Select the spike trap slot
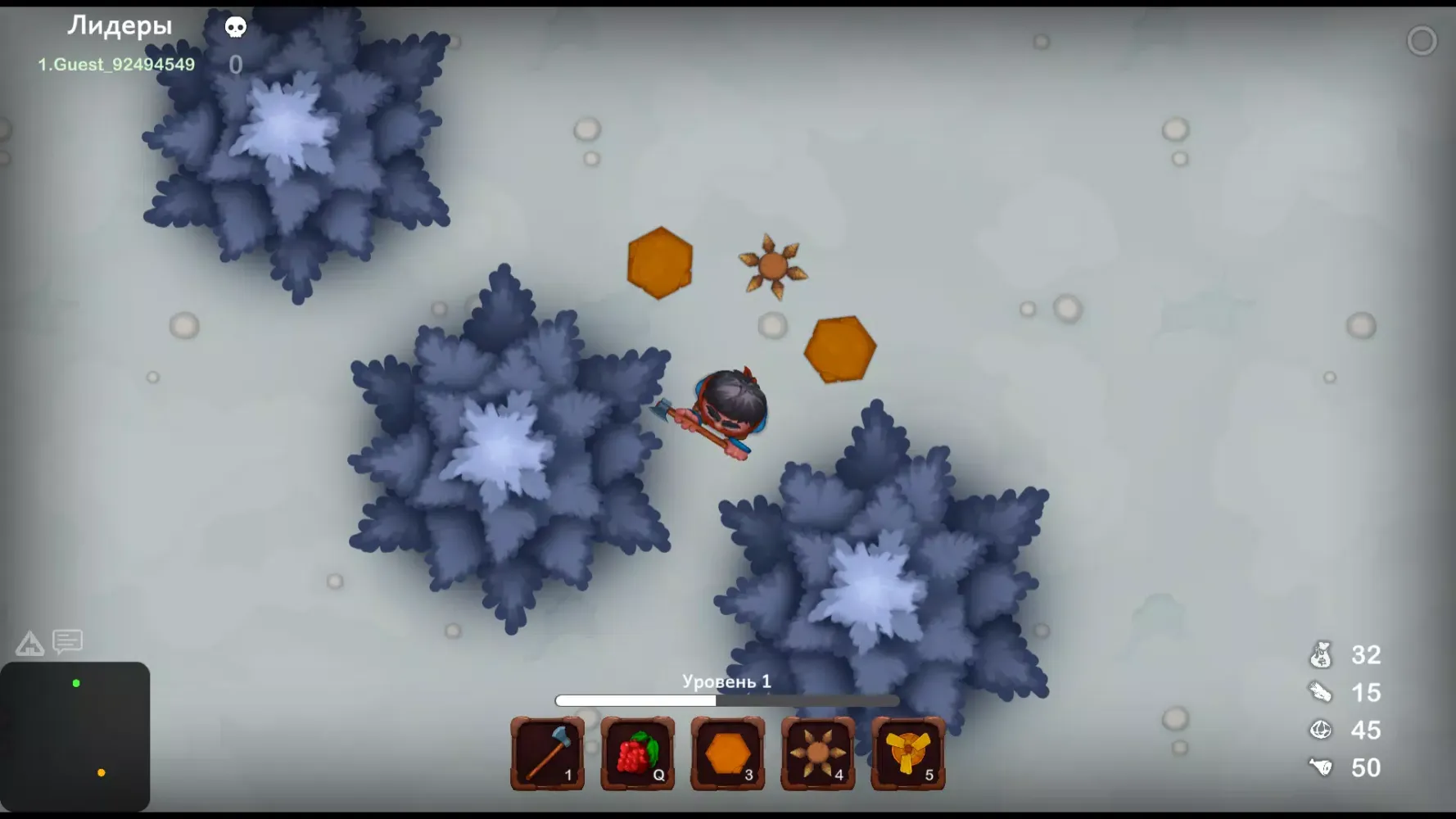1456x819 pixels. pyautogui.click(x=818, y=753)
